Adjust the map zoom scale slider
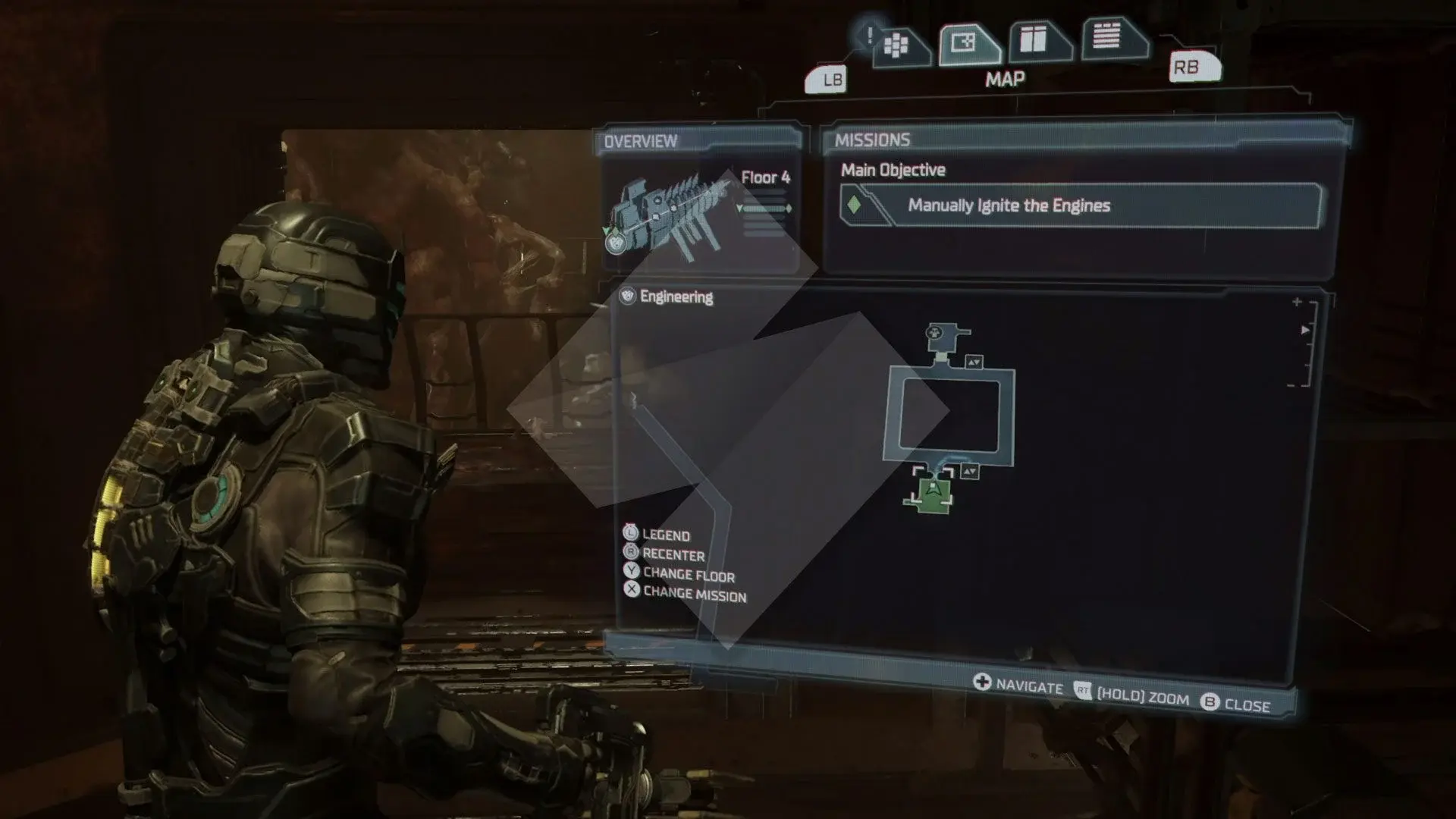The width and height of the screenshot is (1456, 819). point(1304,344)
